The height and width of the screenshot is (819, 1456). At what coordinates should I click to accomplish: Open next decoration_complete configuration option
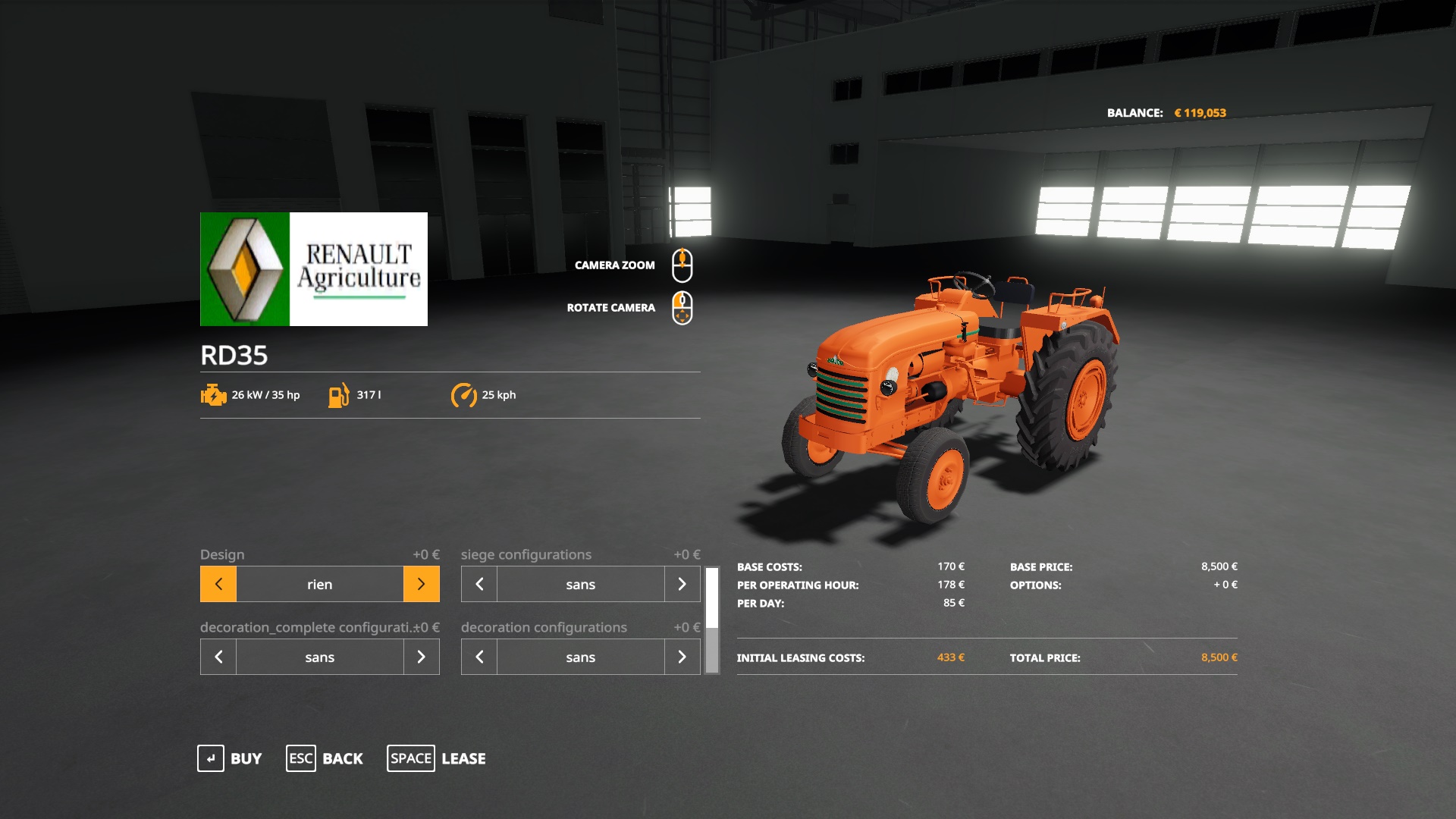click(x=422, y=657)
